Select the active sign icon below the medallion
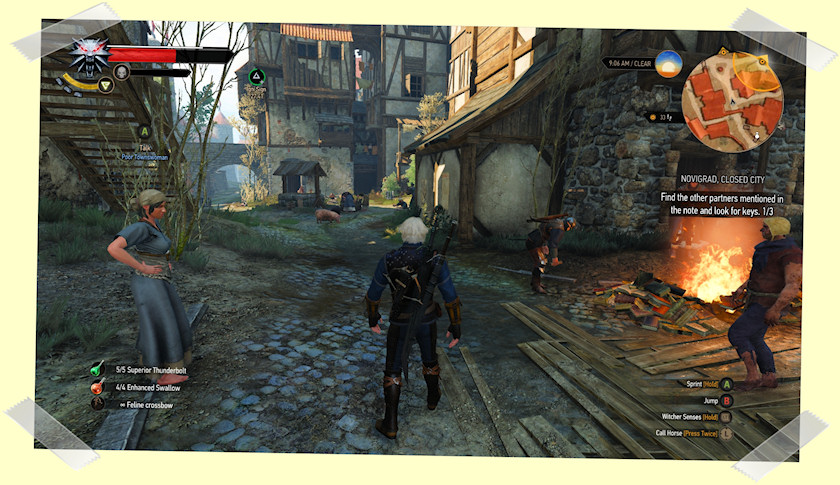The image size is (840, 485). tap(105, 85)
